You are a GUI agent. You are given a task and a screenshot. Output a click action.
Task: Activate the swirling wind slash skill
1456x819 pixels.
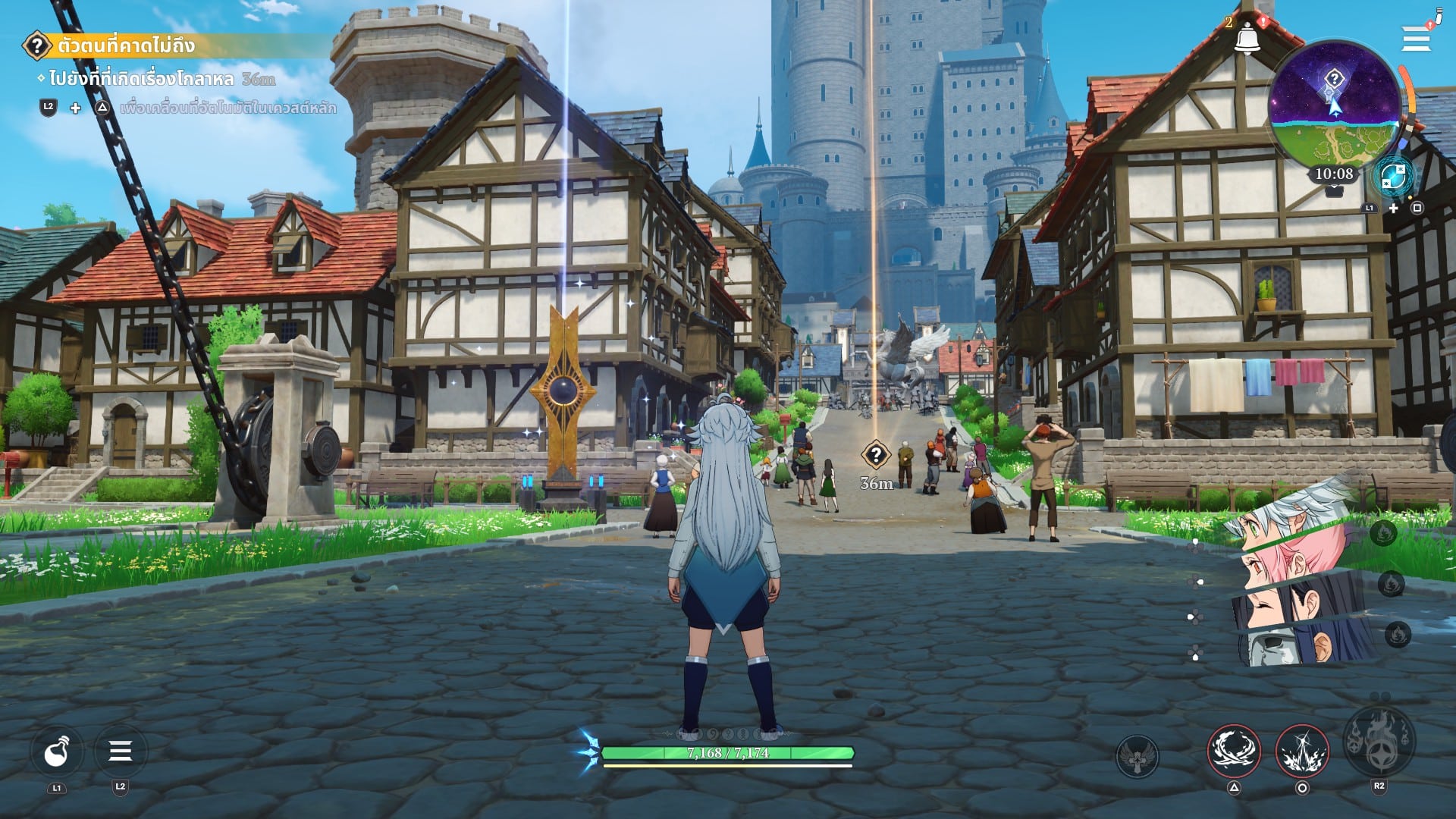tap(1234, 752)
